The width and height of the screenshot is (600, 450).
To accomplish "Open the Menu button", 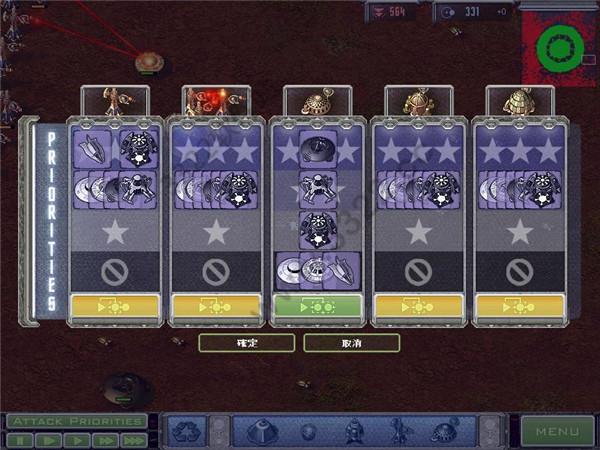I will [x=556, y=431].
